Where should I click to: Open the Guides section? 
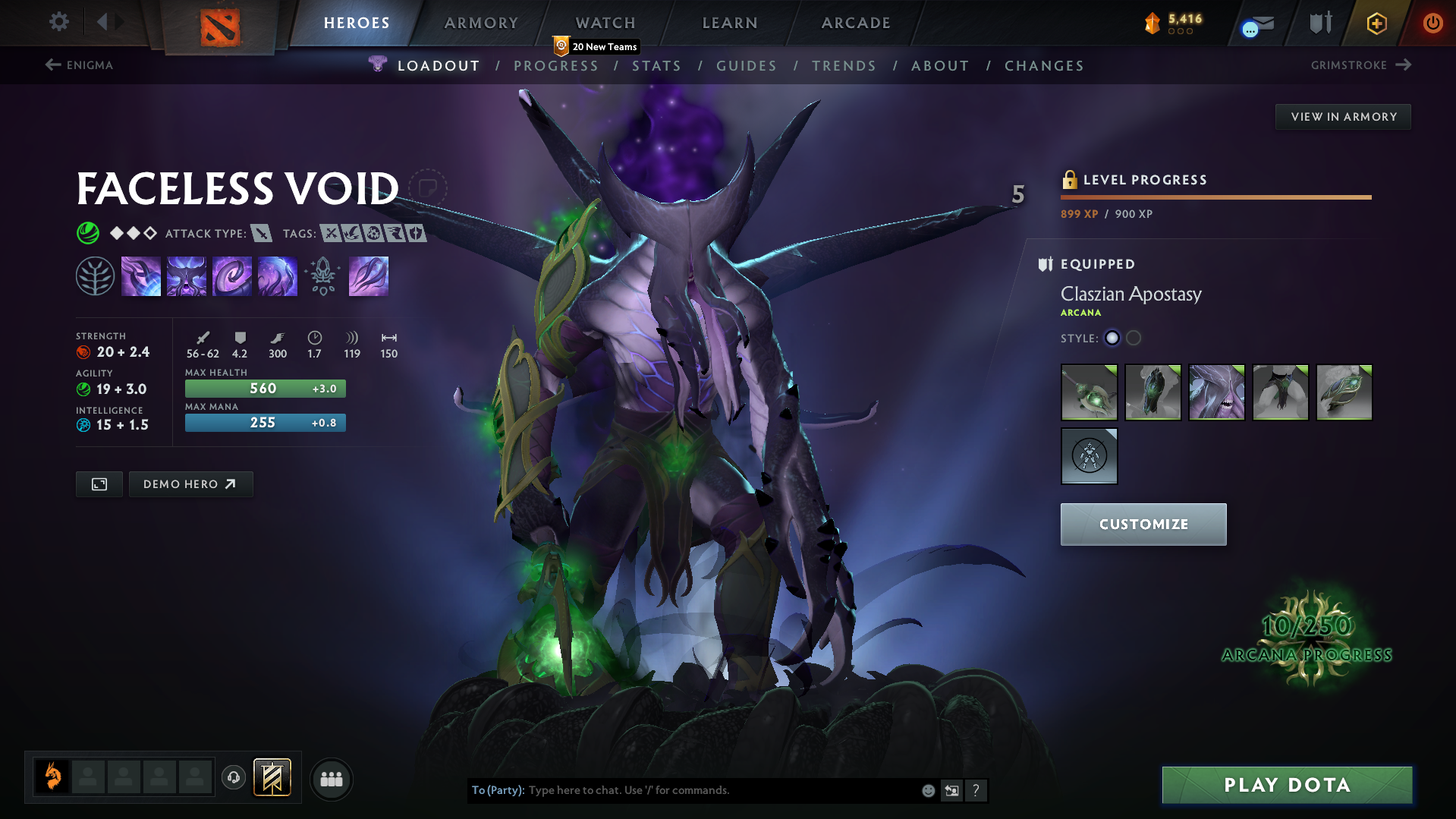(747, 66)
